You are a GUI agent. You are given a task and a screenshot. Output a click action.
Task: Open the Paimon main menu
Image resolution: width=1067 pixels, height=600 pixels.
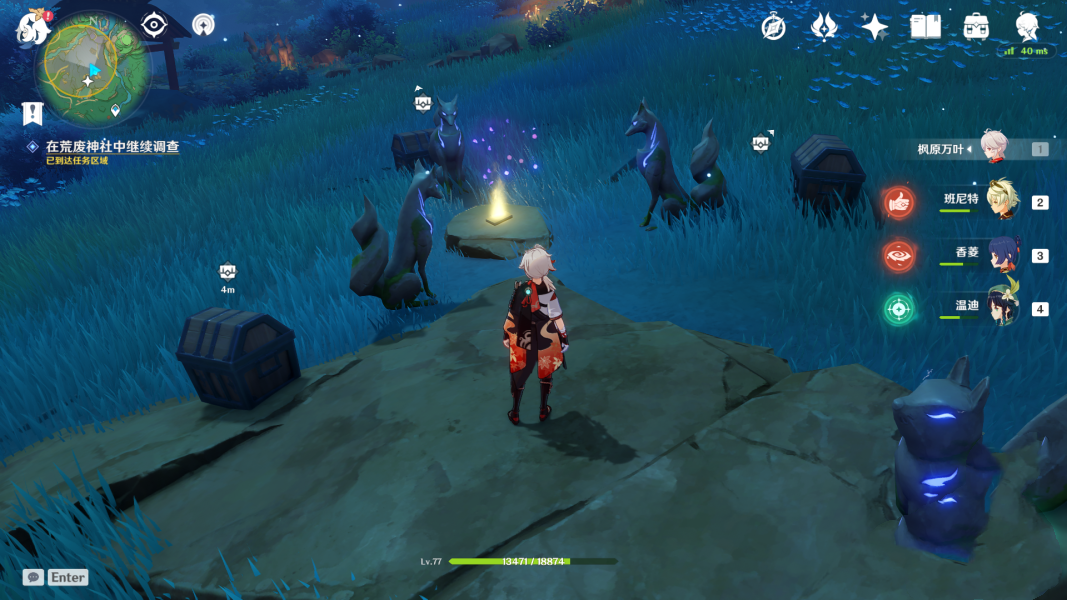(x=32, y=28)
